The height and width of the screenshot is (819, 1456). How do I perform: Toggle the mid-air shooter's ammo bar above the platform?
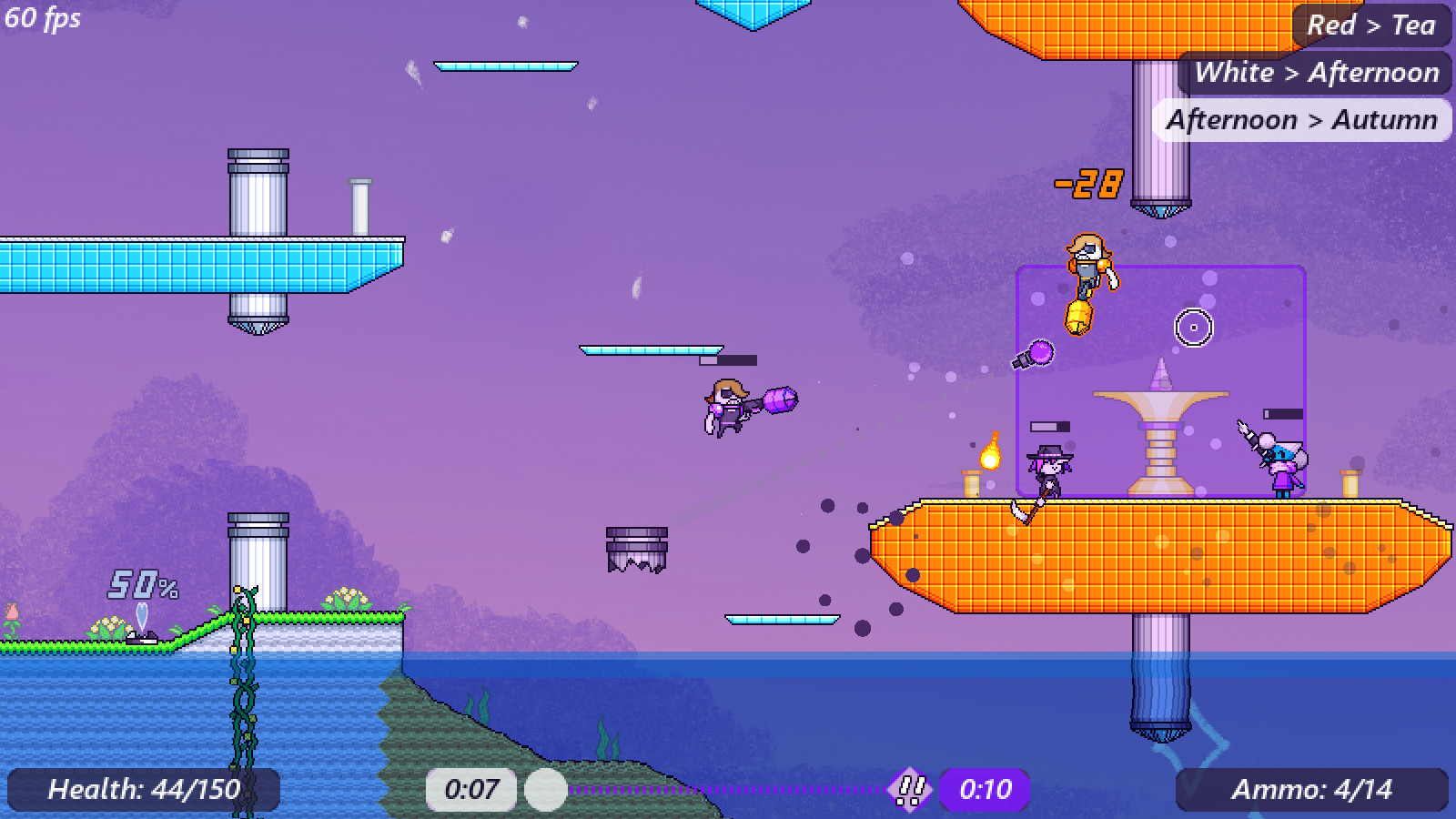click(728, 359)
